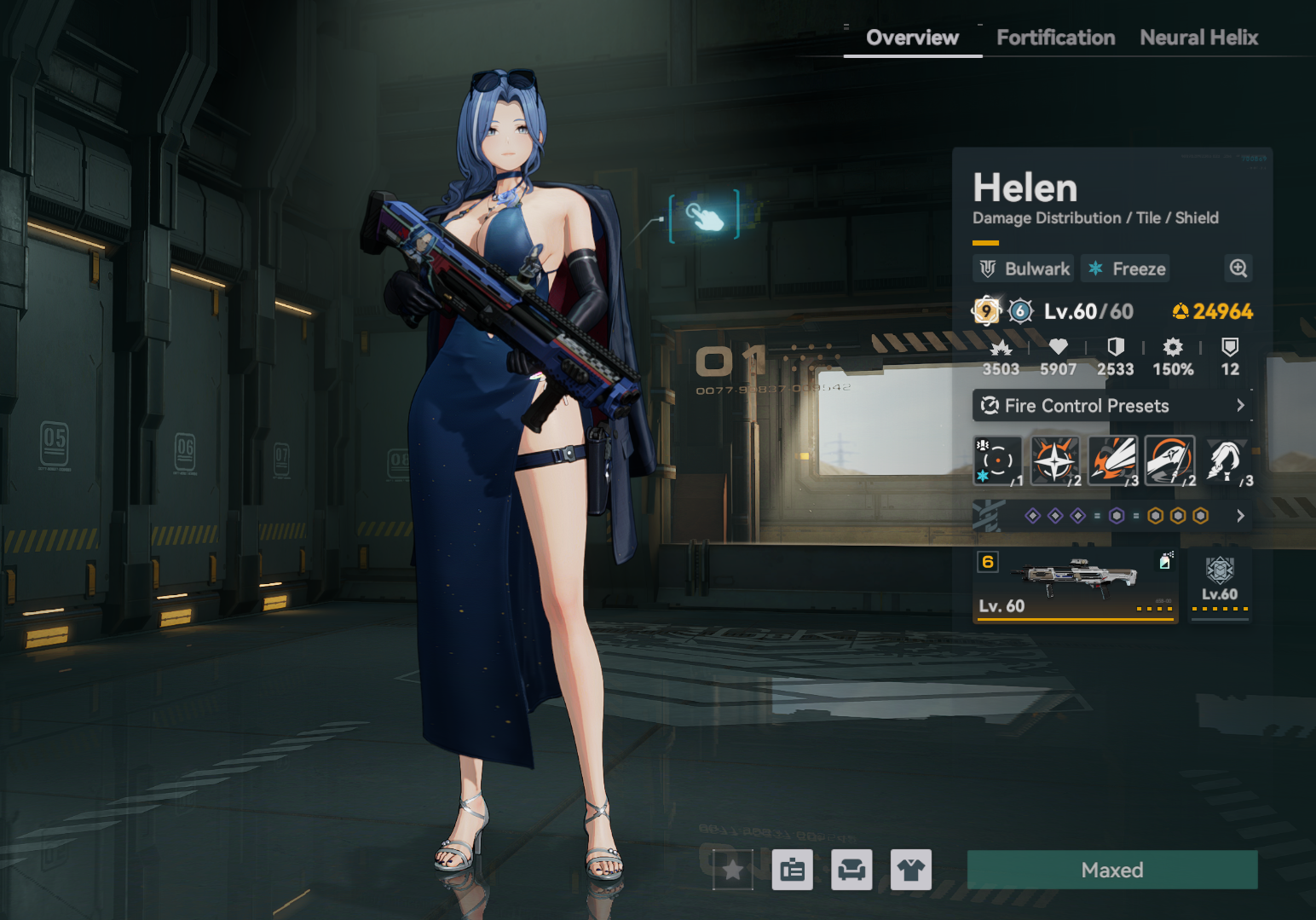Screen dimensions: 1316x920
Task: Click the armchair dormitory button
Action: tap(851, 870)
